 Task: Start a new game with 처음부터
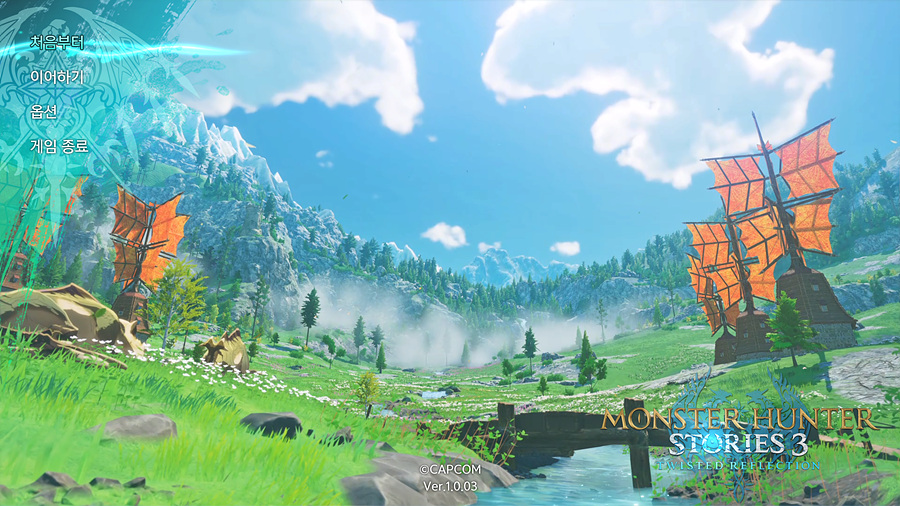tap(57, 43)
